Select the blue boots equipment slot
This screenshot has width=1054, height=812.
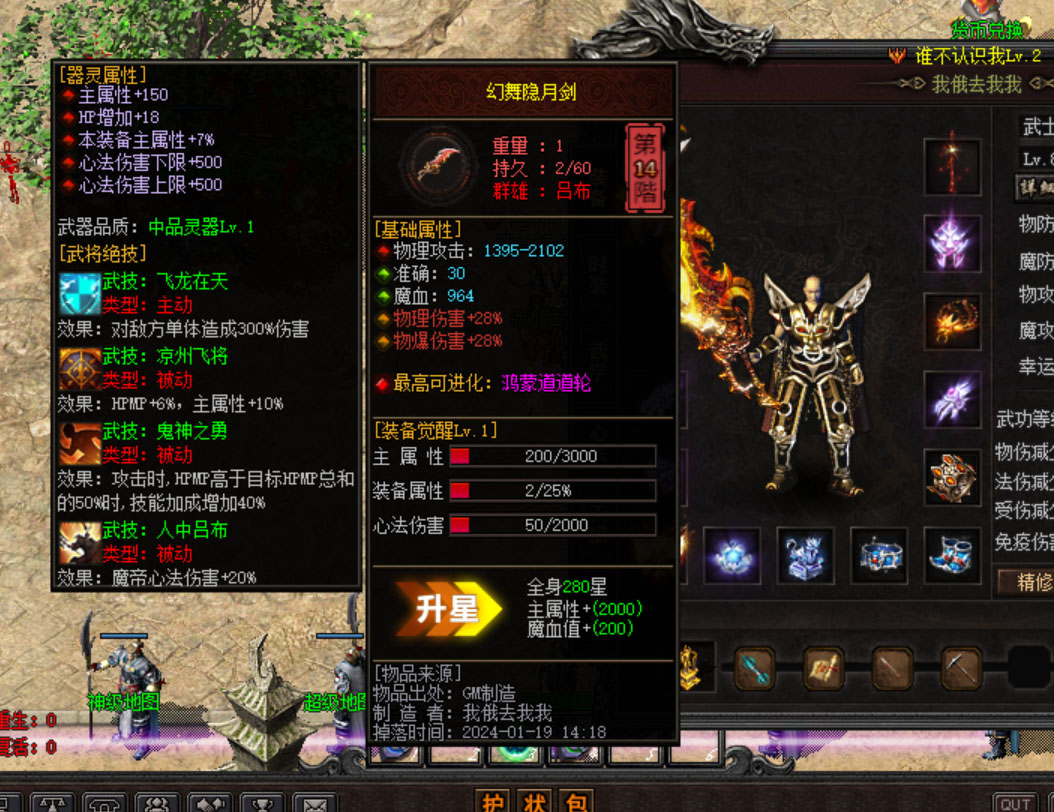951,555
